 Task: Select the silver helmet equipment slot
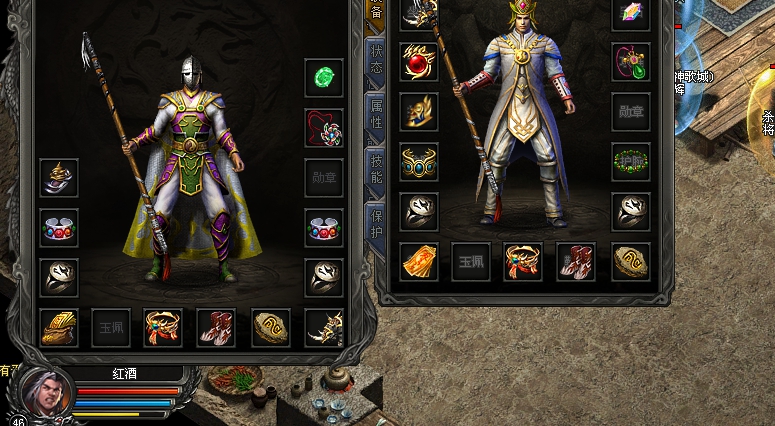59,178
